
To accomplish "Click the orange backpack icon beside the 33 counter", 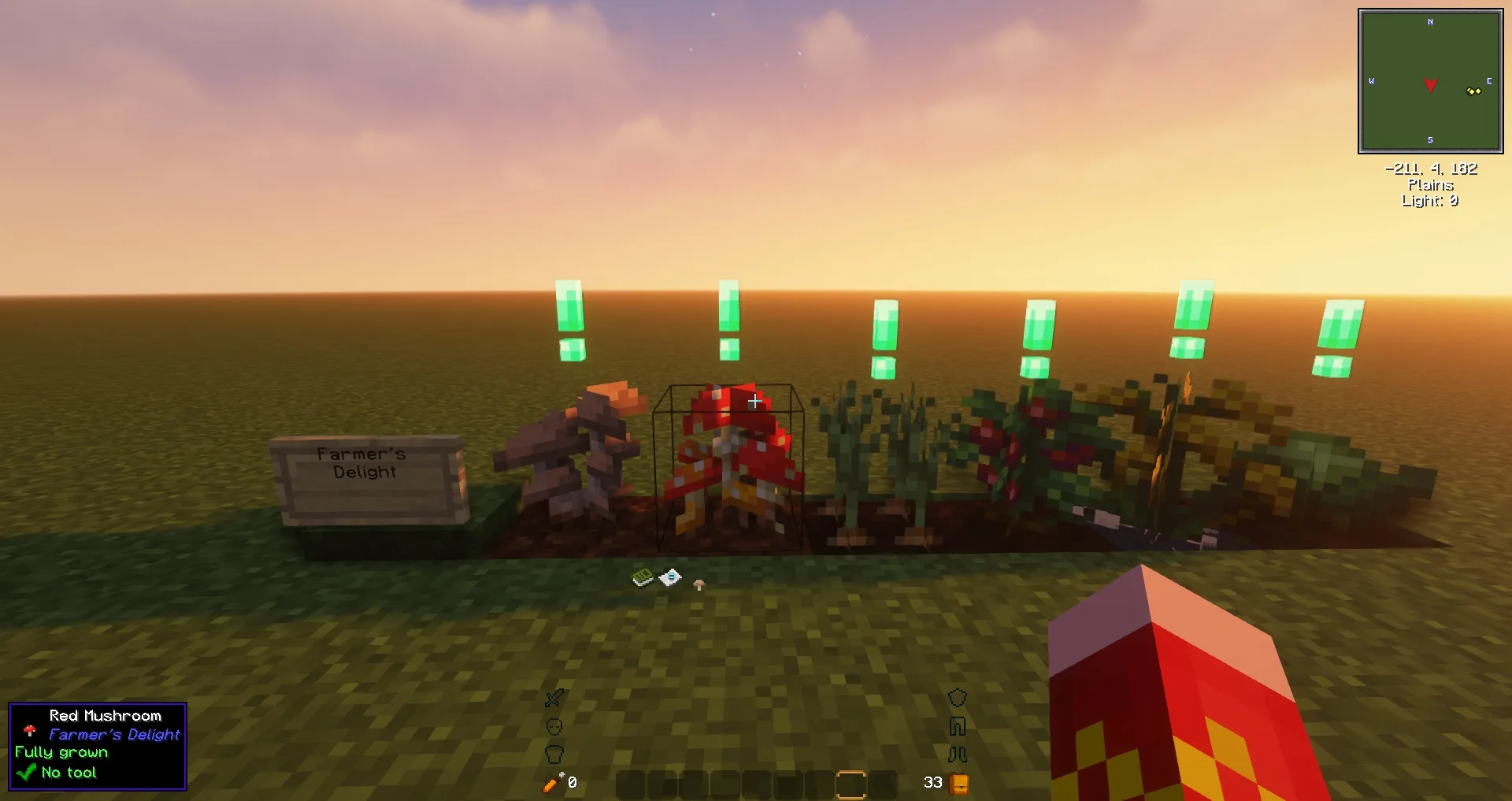I will click(x=959, y=783).
